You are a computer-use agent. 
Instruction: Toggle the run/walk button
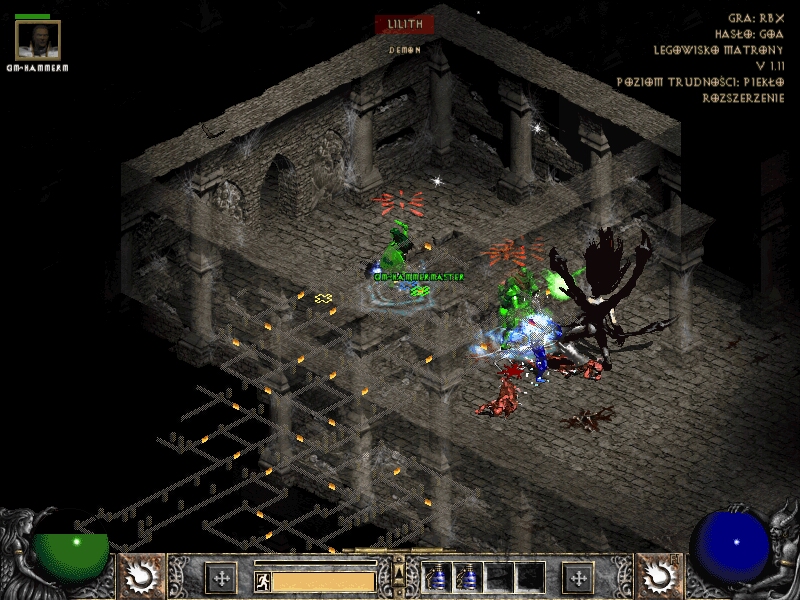[x=263, y=580]
